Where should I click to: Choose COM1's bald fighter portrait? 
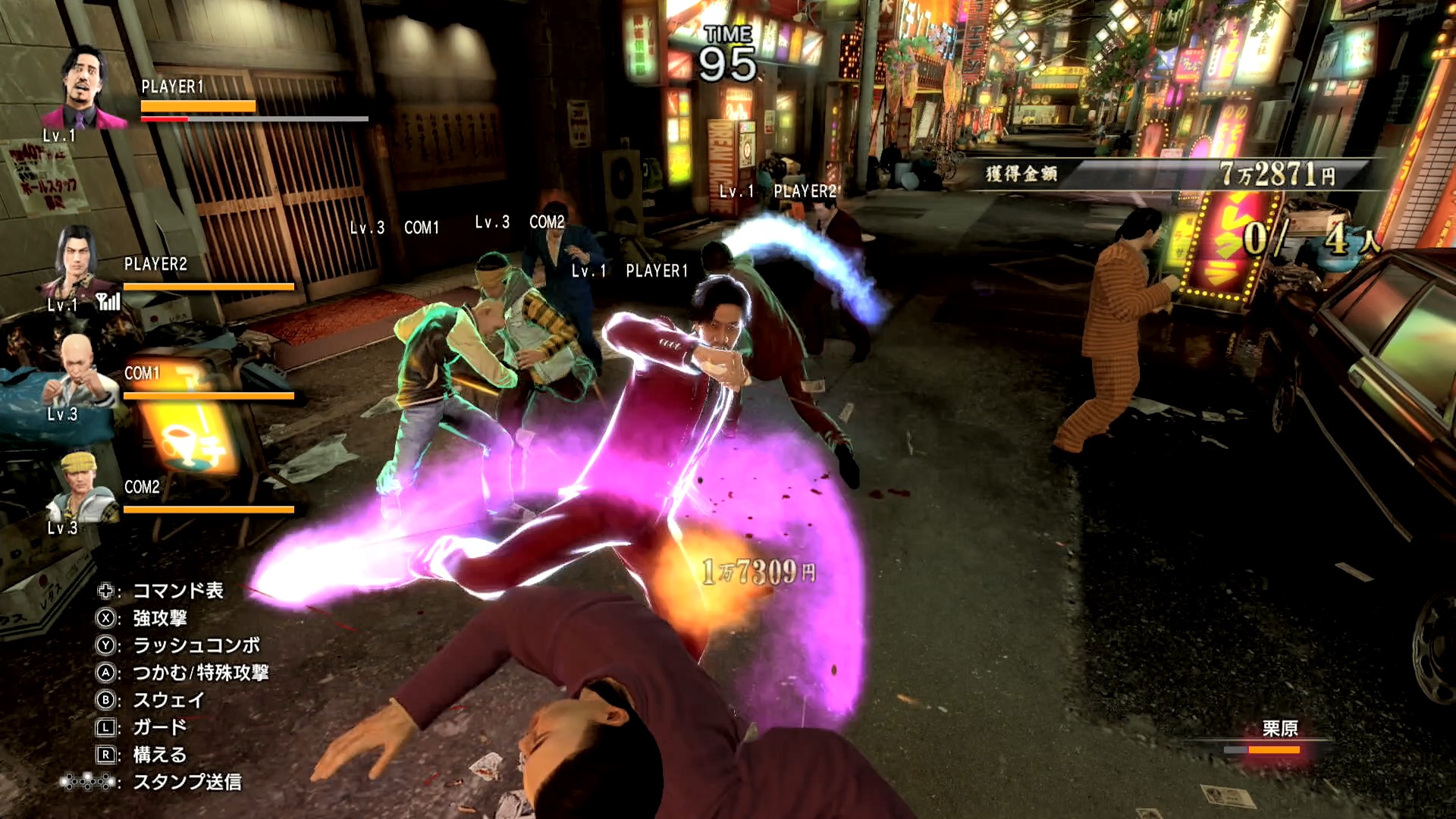coord(78,372)
